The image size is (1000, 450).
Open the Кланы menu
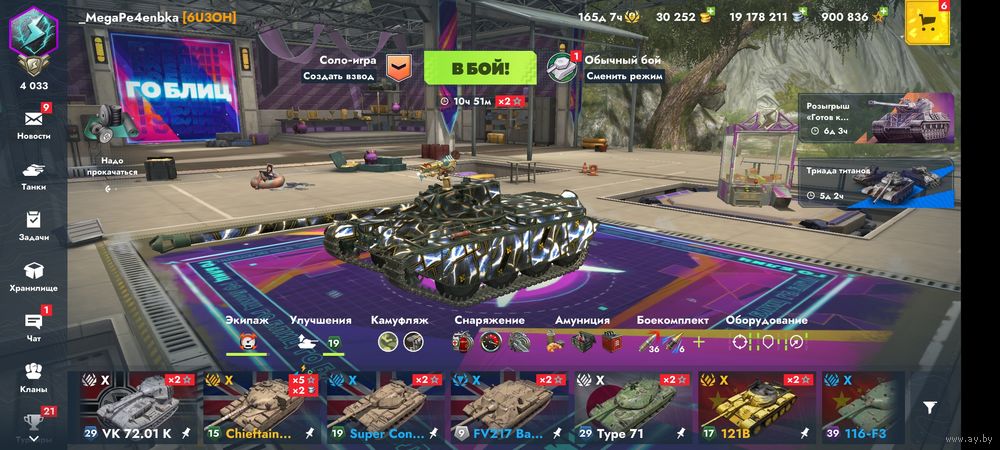tap(33, 376)
